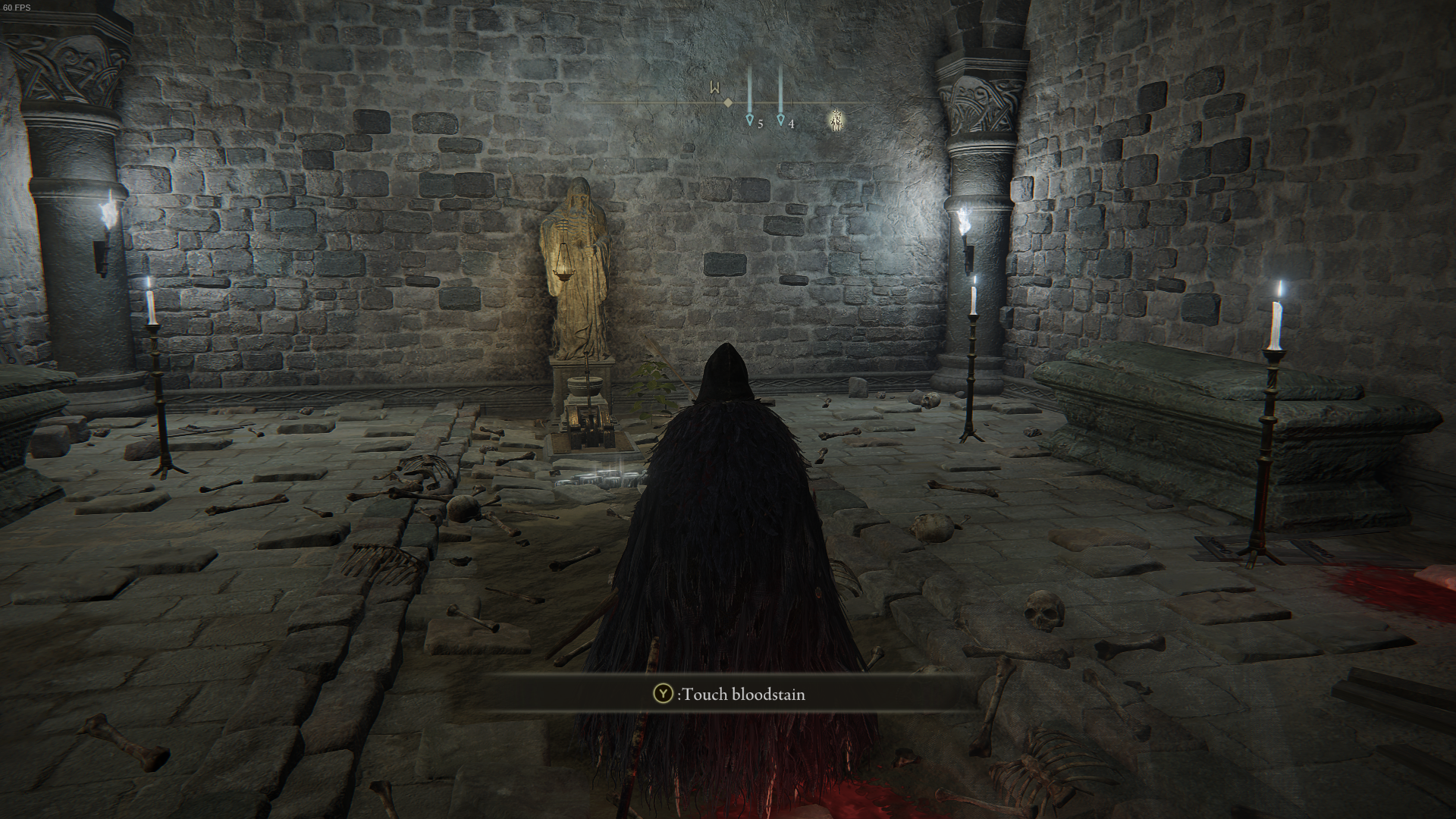Click the diamond player indicator on the compass
1456x819 pixels.
pyautogui.click(x=728, y=101)
